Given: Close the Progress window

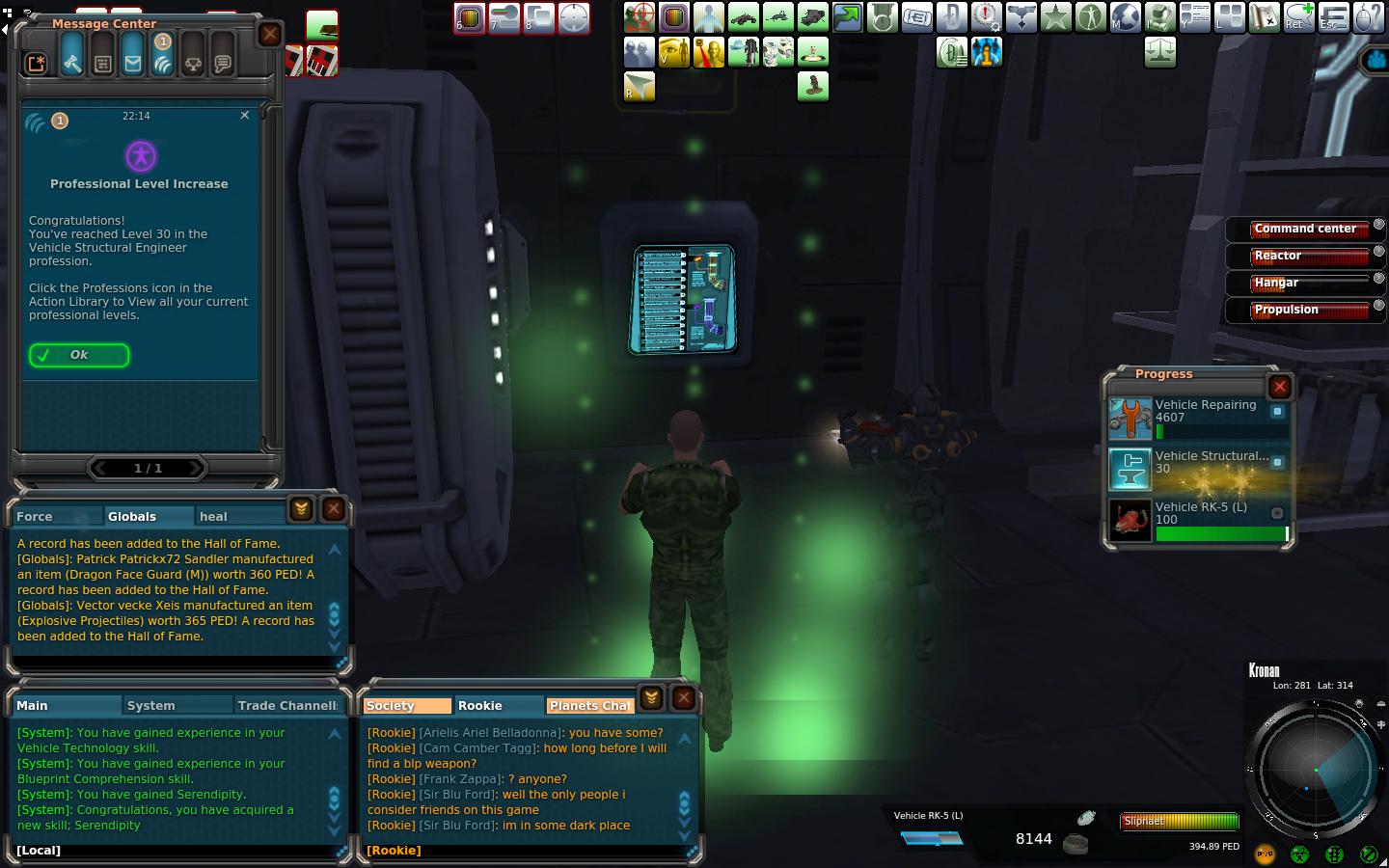Looking at the screenshot, I should click(1280, 387).
